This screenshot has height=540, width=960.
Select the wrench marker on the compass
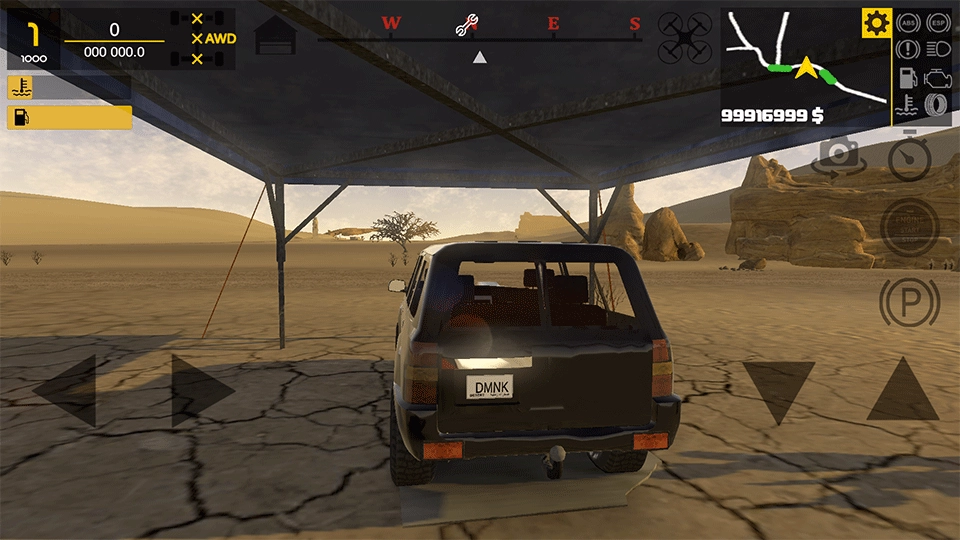tap(466, 26)
